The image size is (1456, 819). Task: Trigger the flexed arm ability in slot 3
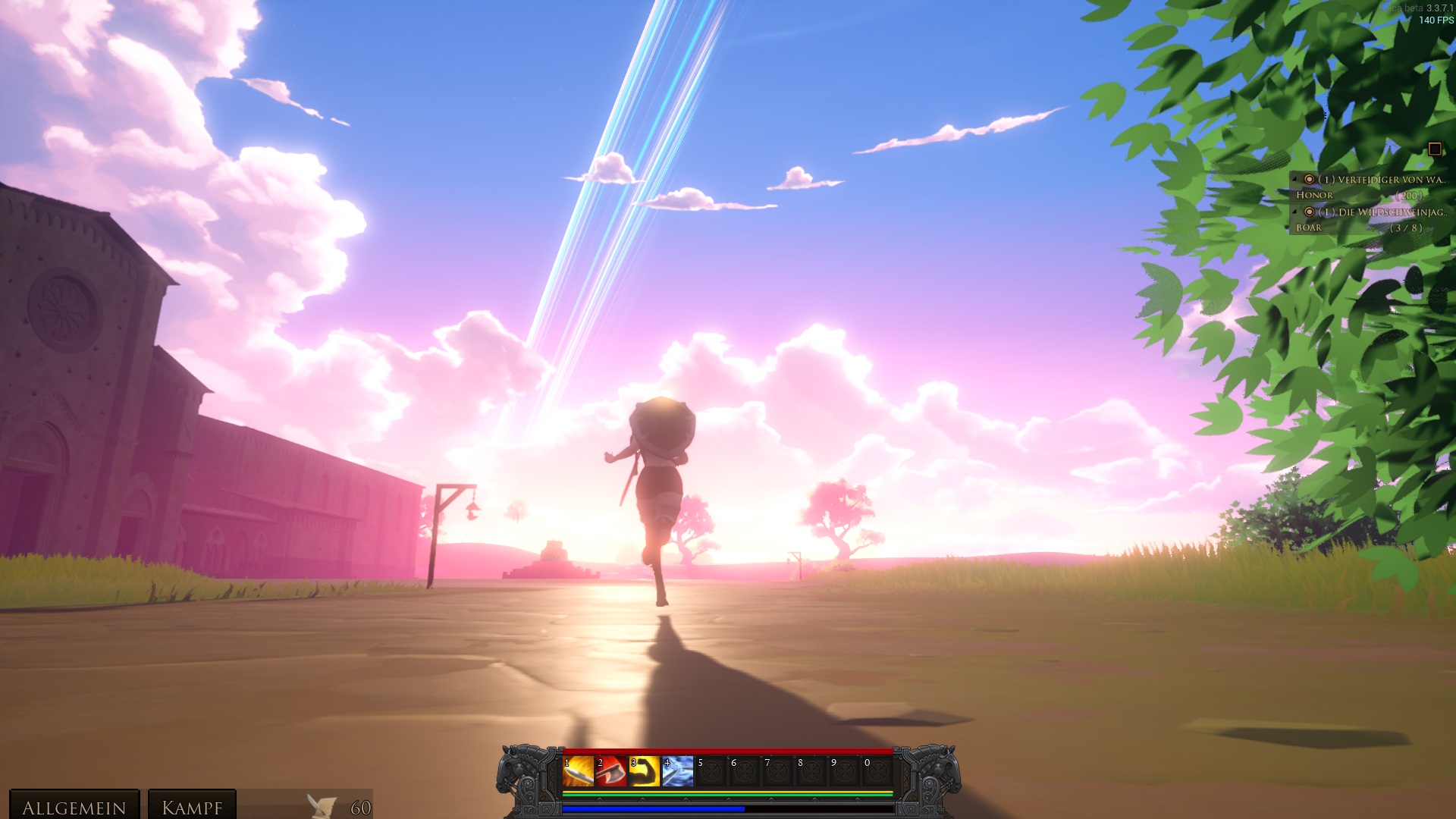point(645,771)
